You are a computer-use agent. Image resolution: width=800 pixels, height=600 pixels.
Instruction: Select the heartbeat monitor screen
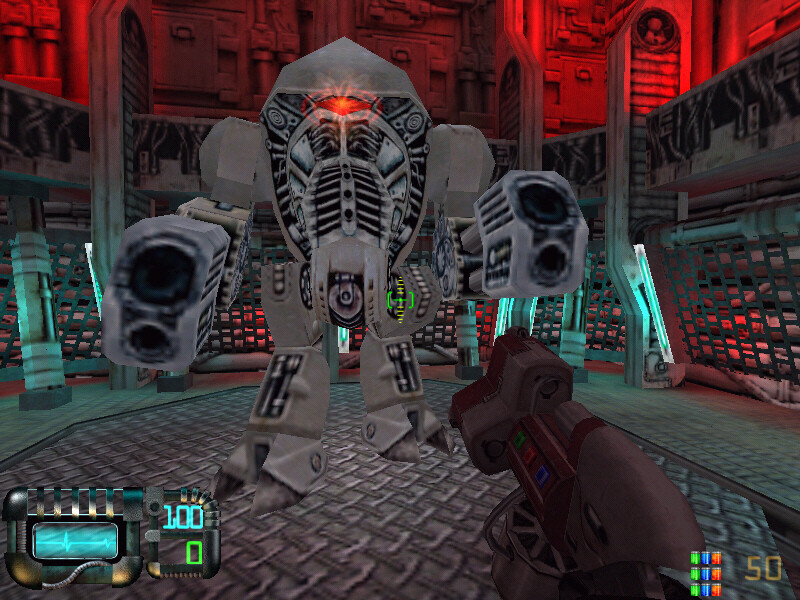[75, 540]
